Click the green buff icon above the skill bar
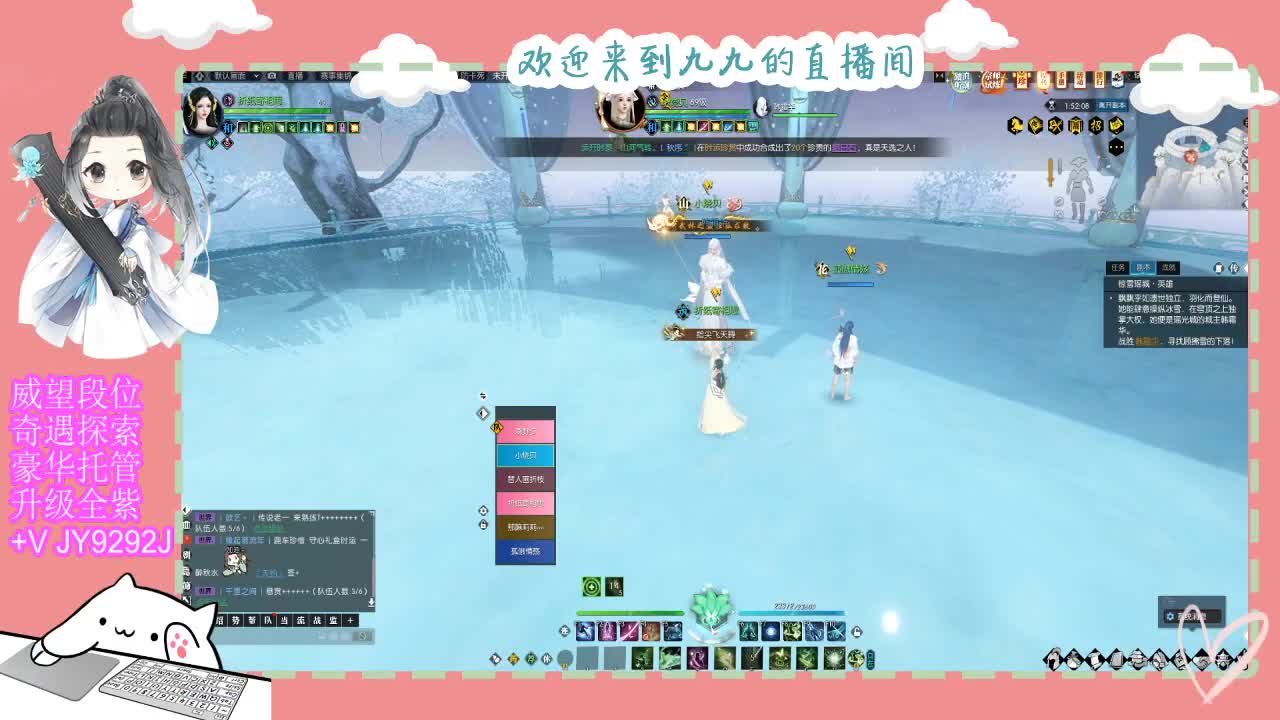 click(x=590, y=586)
